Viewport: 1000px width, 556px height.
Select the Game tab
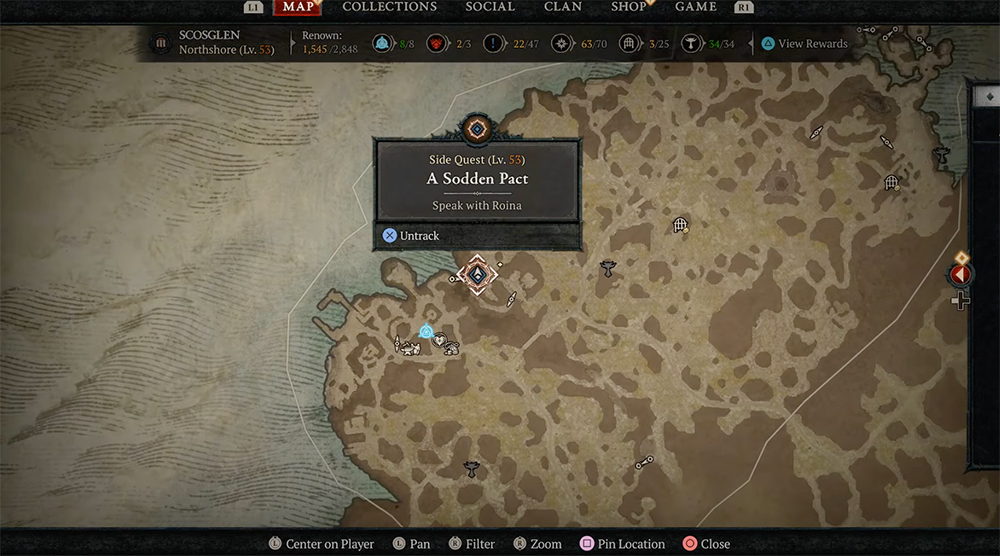(x=696, y=7)
